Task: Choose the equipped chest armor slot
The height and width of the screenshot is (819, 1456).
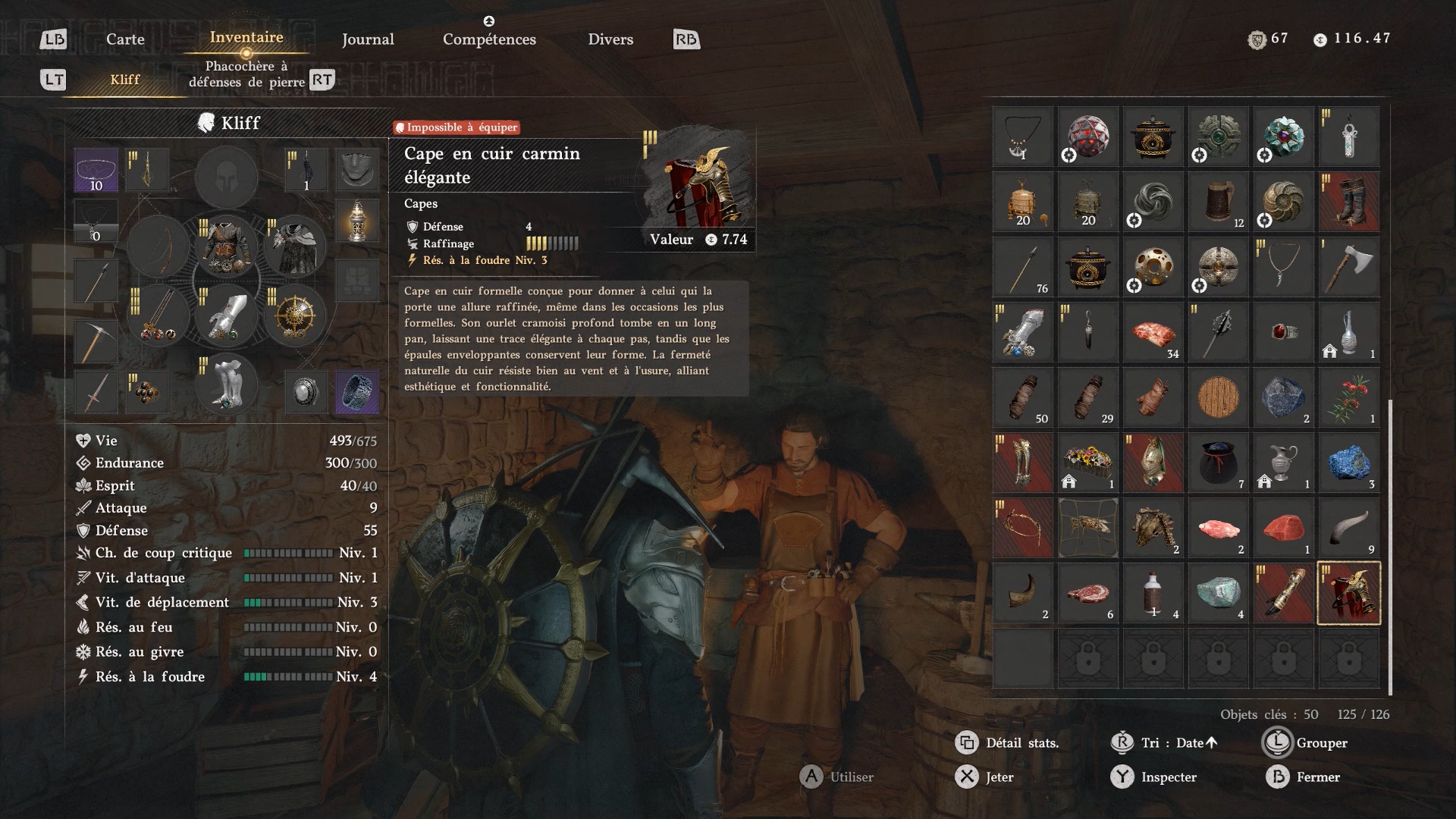Action: point(227,248)
